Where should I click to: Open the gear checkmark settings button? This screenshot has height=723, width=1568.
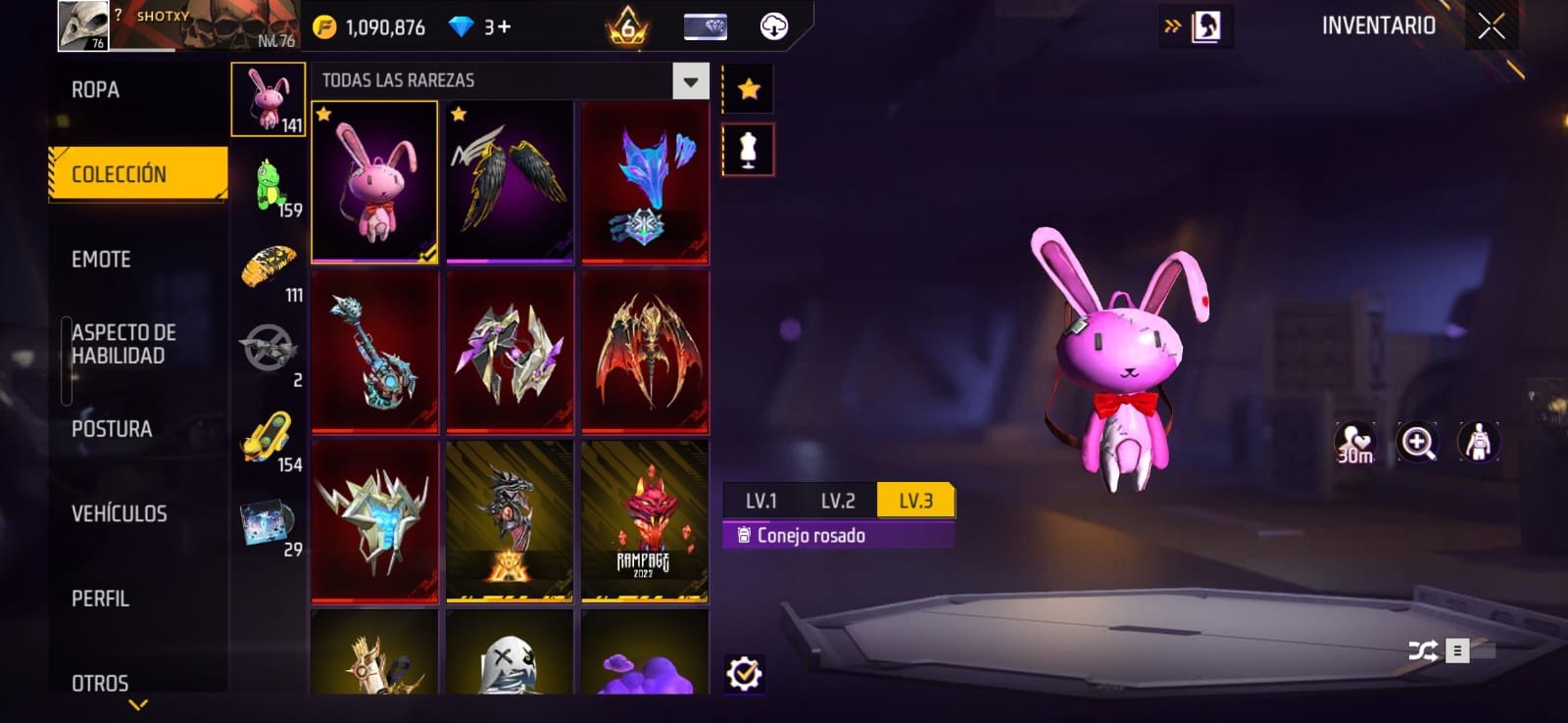point(744,674)
